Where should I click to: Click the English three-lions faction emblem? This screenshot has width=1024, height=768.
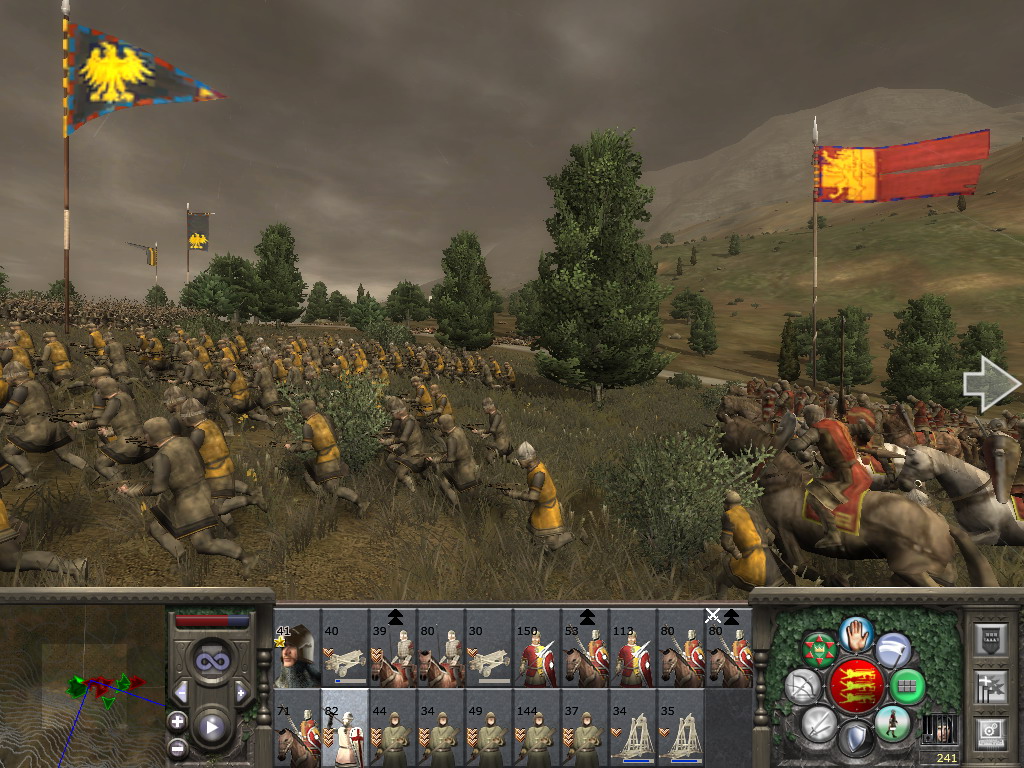coord(857,685)
